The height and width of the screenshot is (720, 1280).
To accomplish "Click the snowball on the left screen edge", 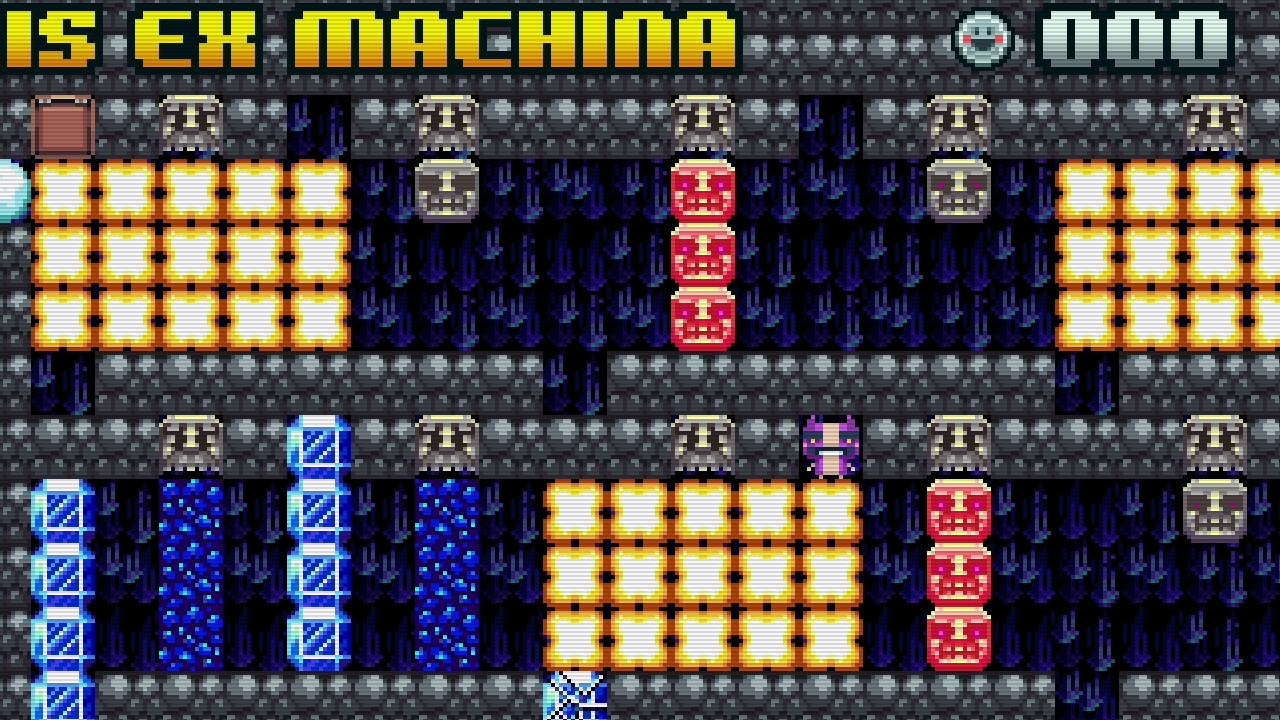I will point(8,192).
